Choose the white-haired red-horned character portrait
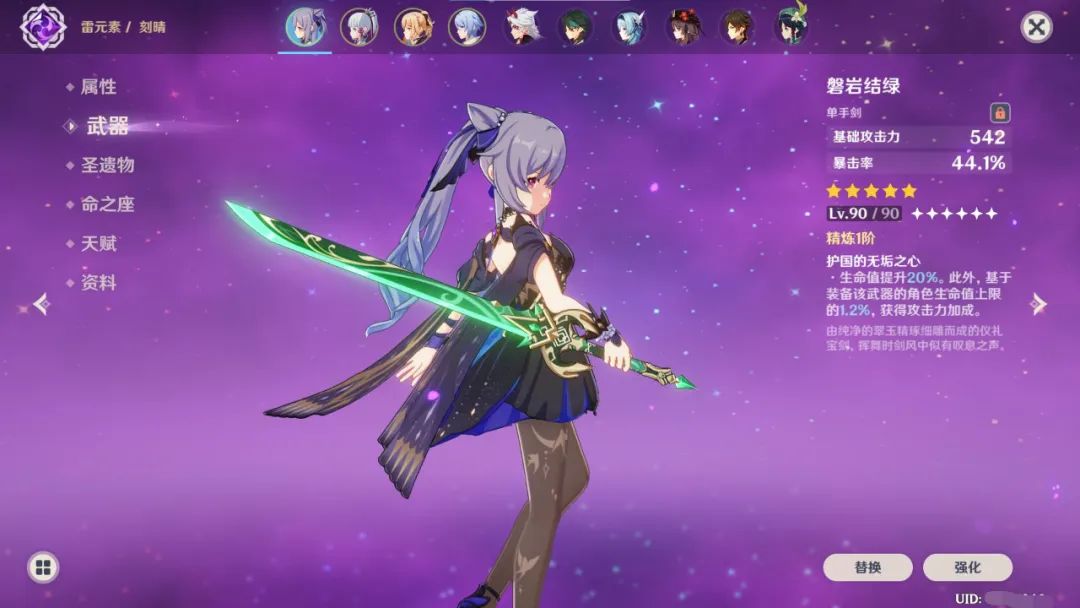 (x=523, y=27)
